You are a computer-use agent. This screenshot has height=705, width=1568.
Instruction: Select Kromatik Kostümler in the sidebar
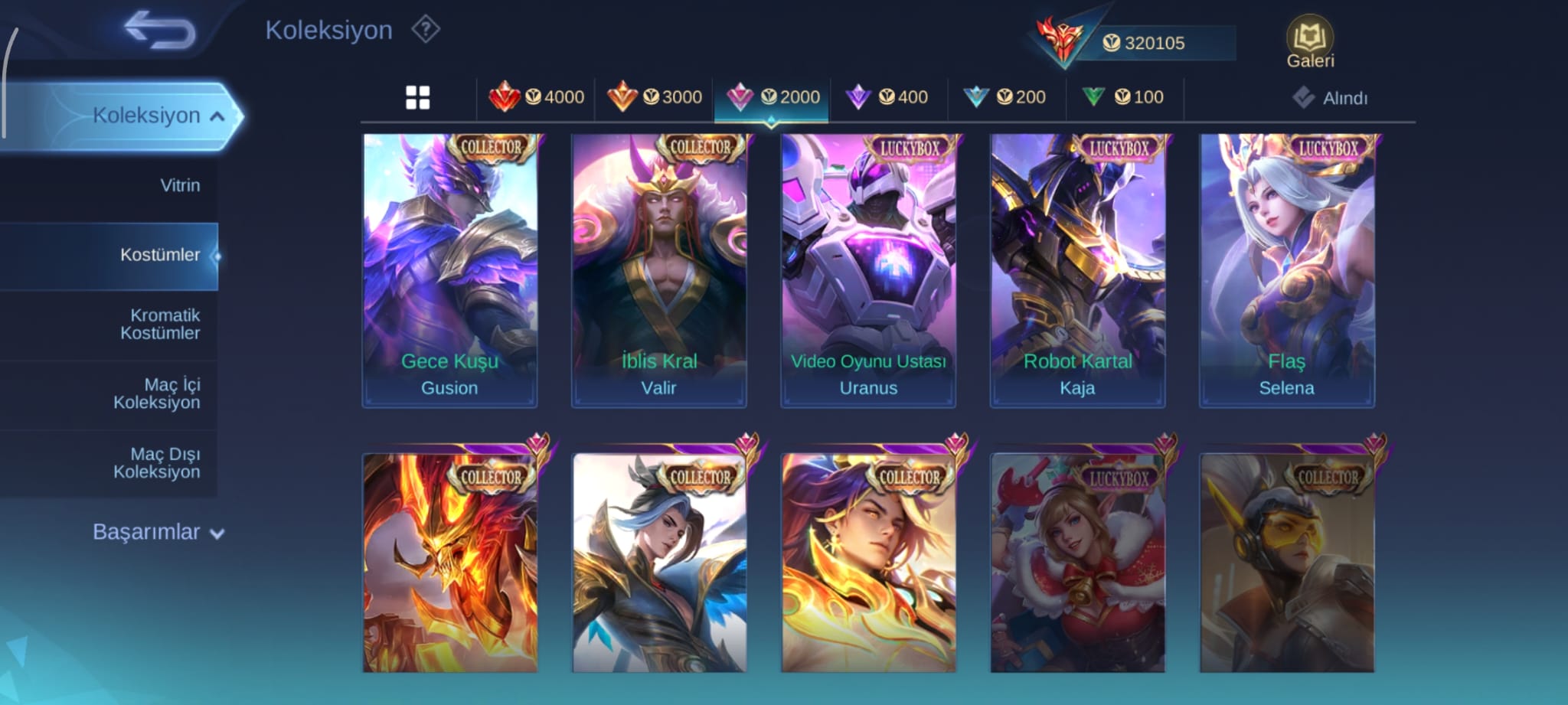[x=160, y=324]
